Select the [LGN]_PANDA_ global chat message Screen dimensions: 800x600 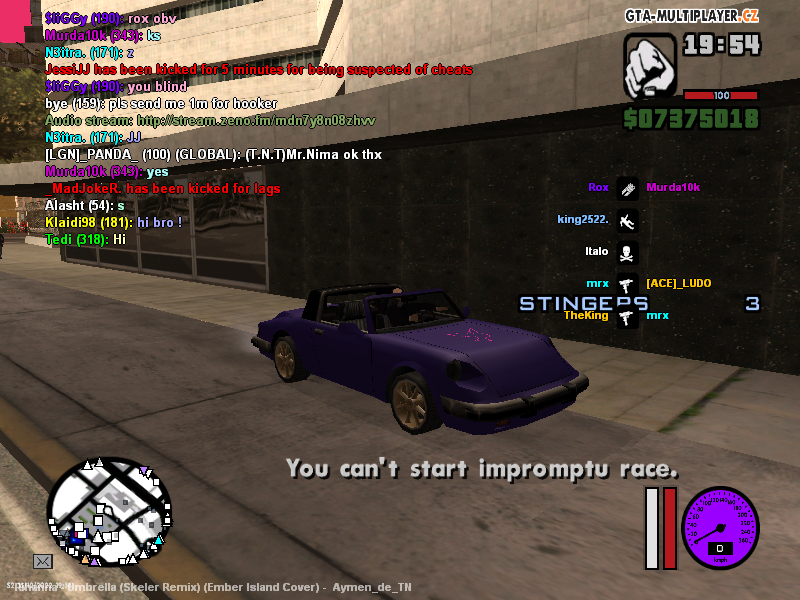(x=213, y=155)
